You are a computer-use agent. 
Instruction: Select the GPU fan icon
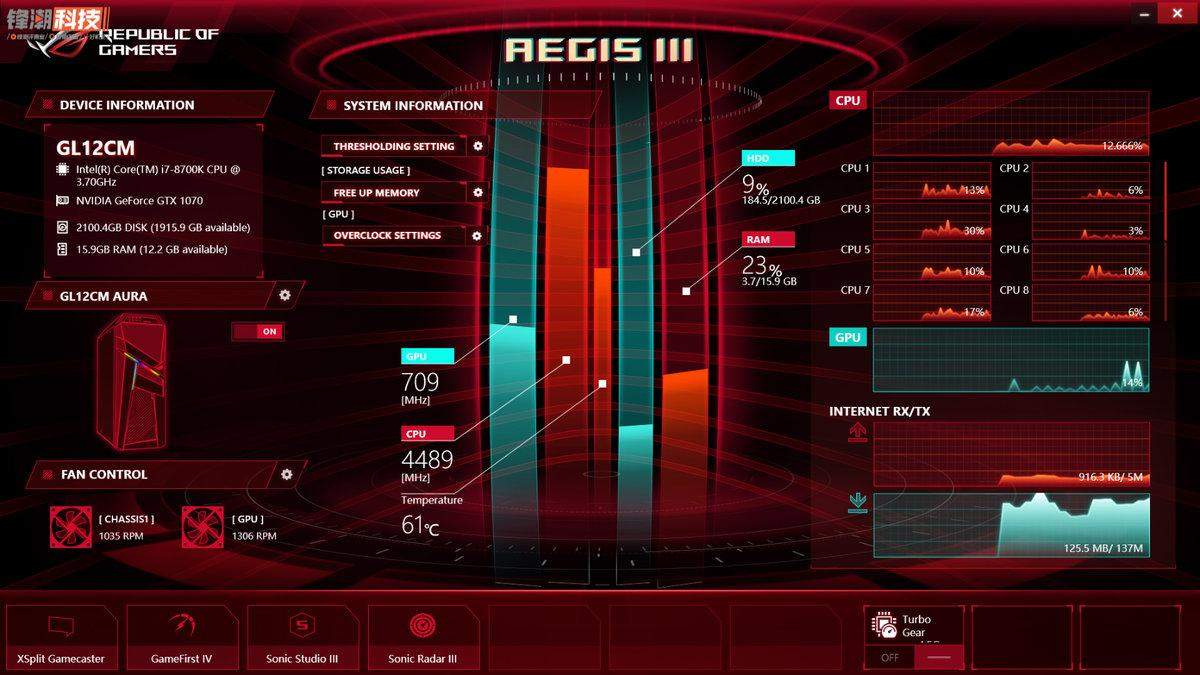coord(203,527)
